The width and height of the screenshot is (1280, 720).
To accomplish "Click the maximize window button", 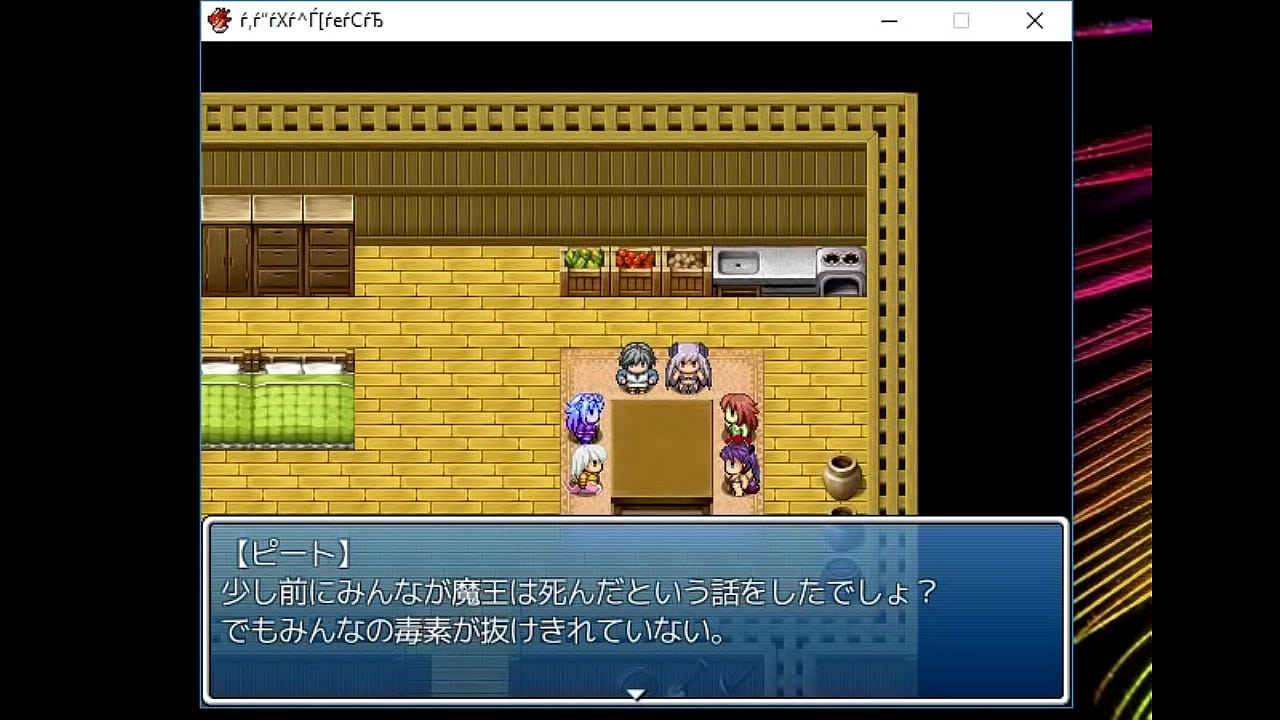I will tap(961, 21).
